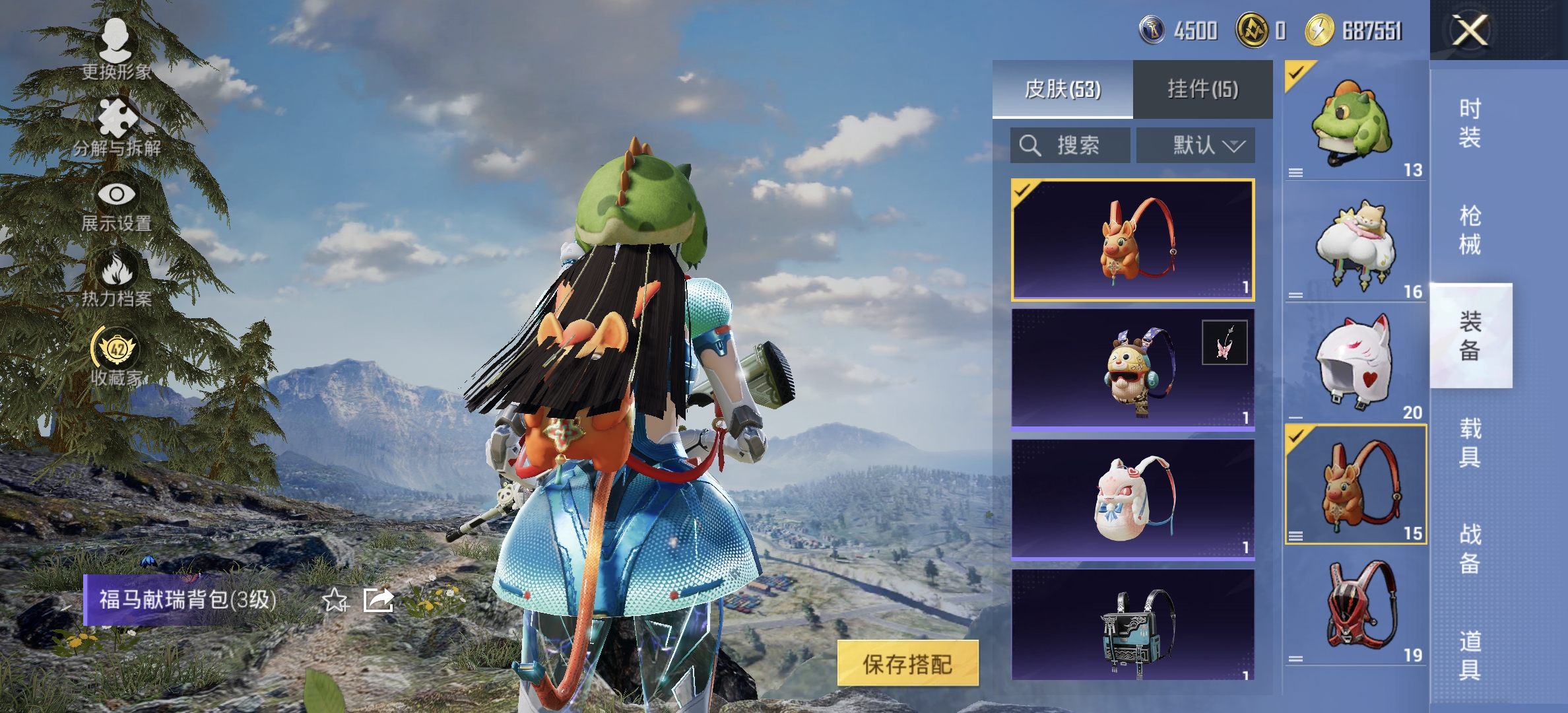Open the search 搜索 field icon
Image resolution: width=1568 pixels, height=713 pixels.
click(1030, 146)
